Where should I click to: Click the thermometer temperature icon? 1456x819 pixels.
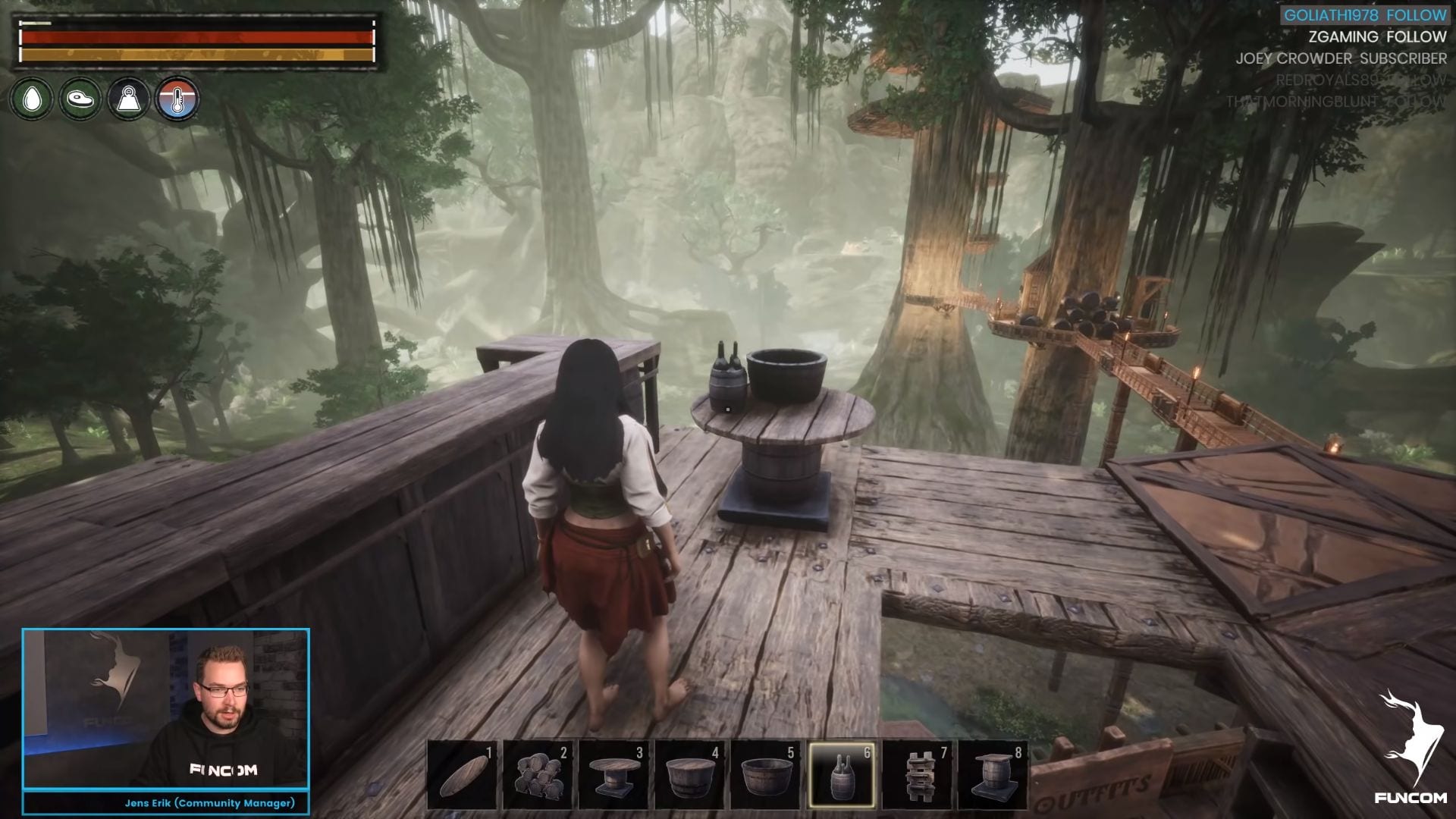[177, 99]
